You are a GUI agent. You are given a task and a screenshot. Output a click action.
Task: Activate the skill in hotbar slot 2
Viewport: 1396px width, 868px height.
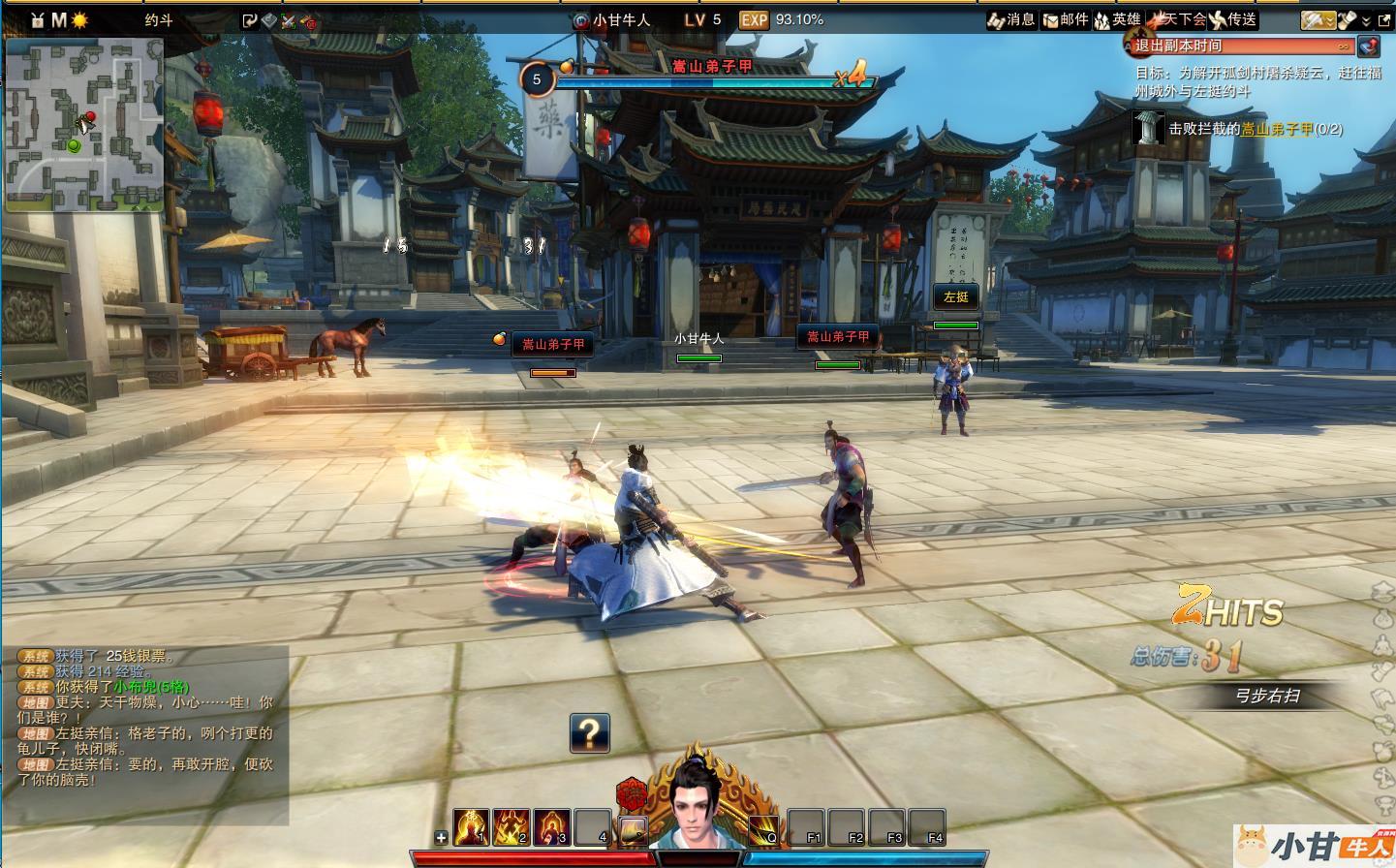[512, 826]
